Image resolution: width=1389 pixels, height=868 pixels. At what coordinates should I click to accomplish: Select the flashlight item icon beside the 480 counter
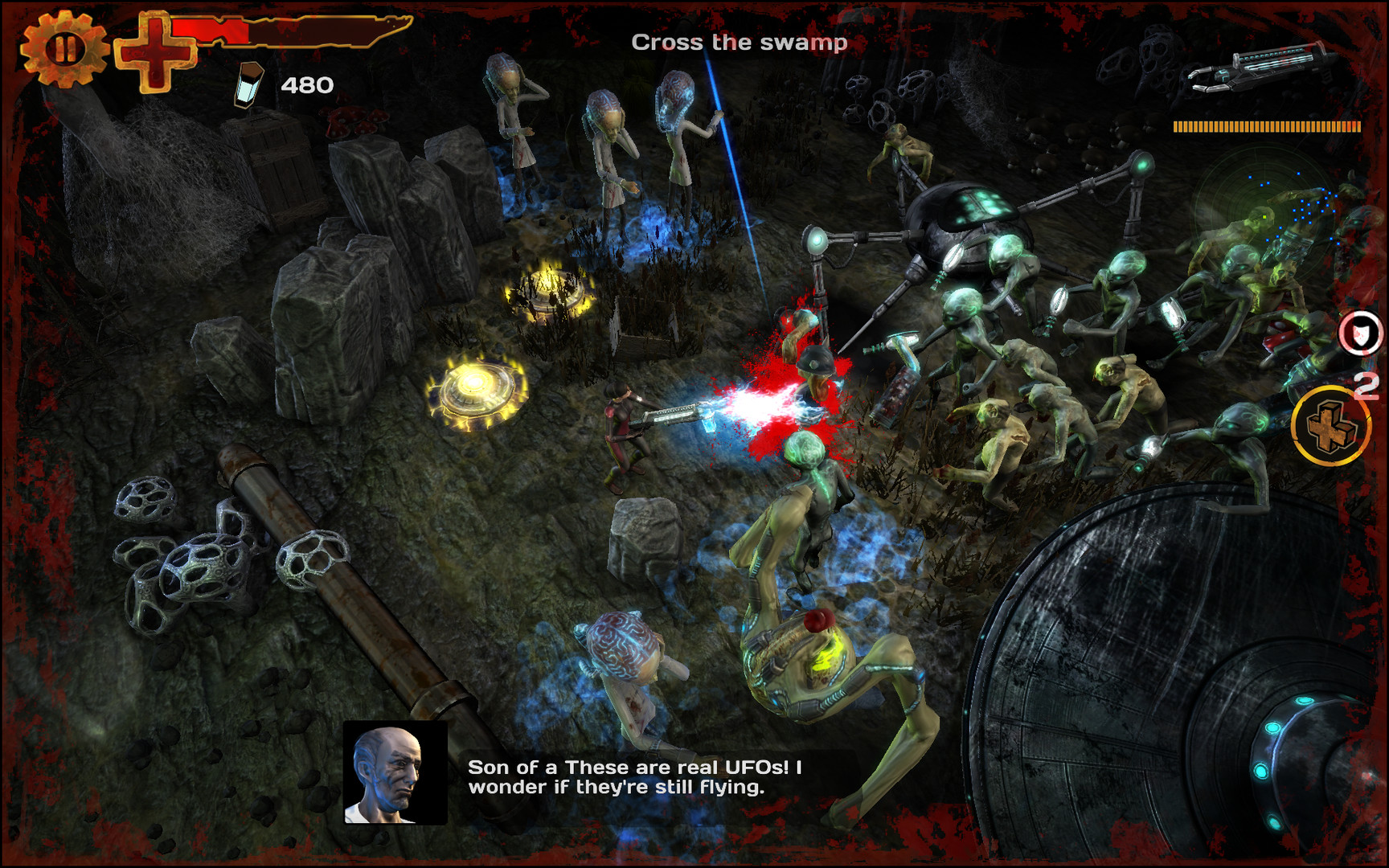pyautogui.click(x=248, y=84)
